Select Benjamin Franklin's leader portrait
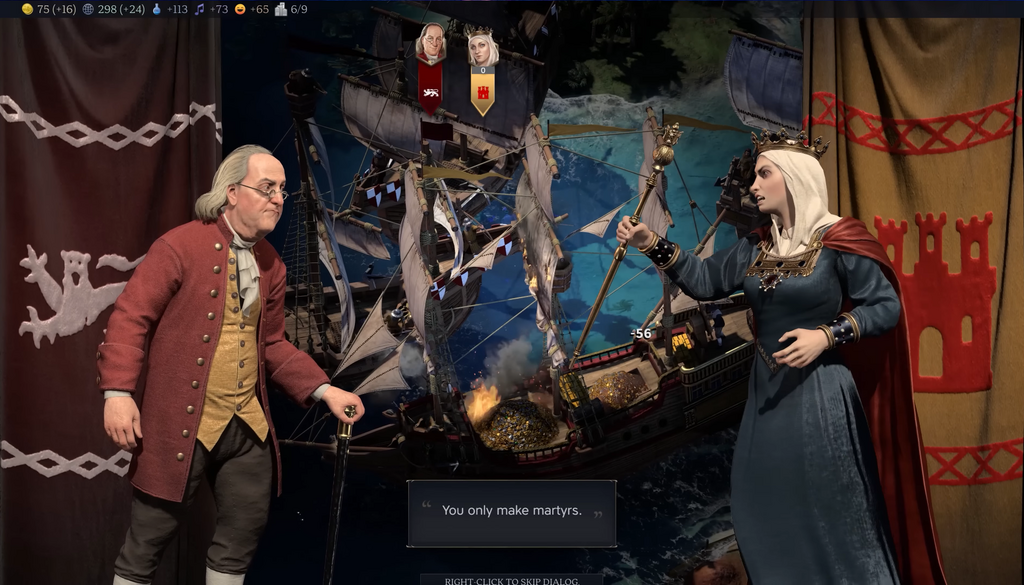The width and height of the screenshot is (1024, 585). click(x=431, y=44)
